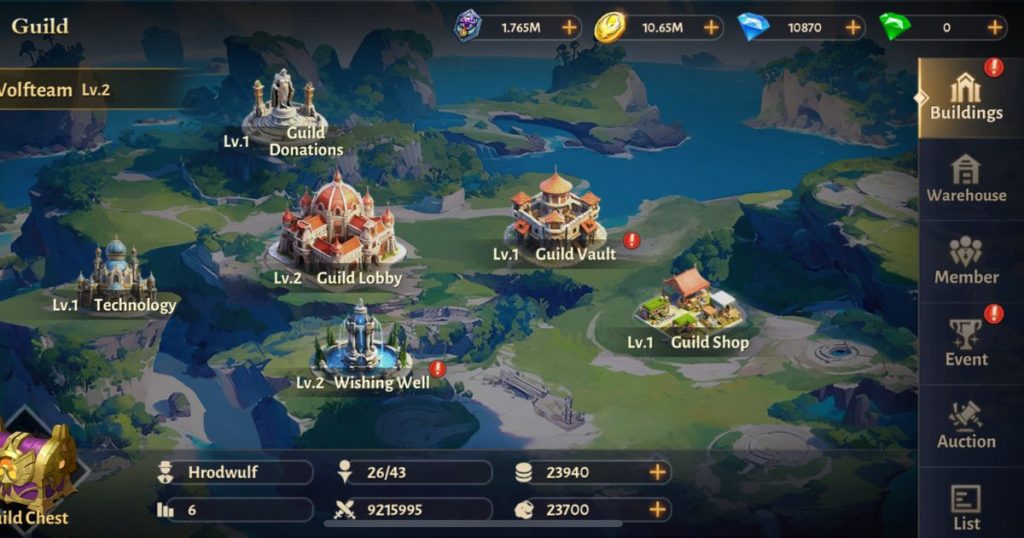Screen dimensions: 1024x538
Task: Open the List tab
Action: (x=966, y=507)
